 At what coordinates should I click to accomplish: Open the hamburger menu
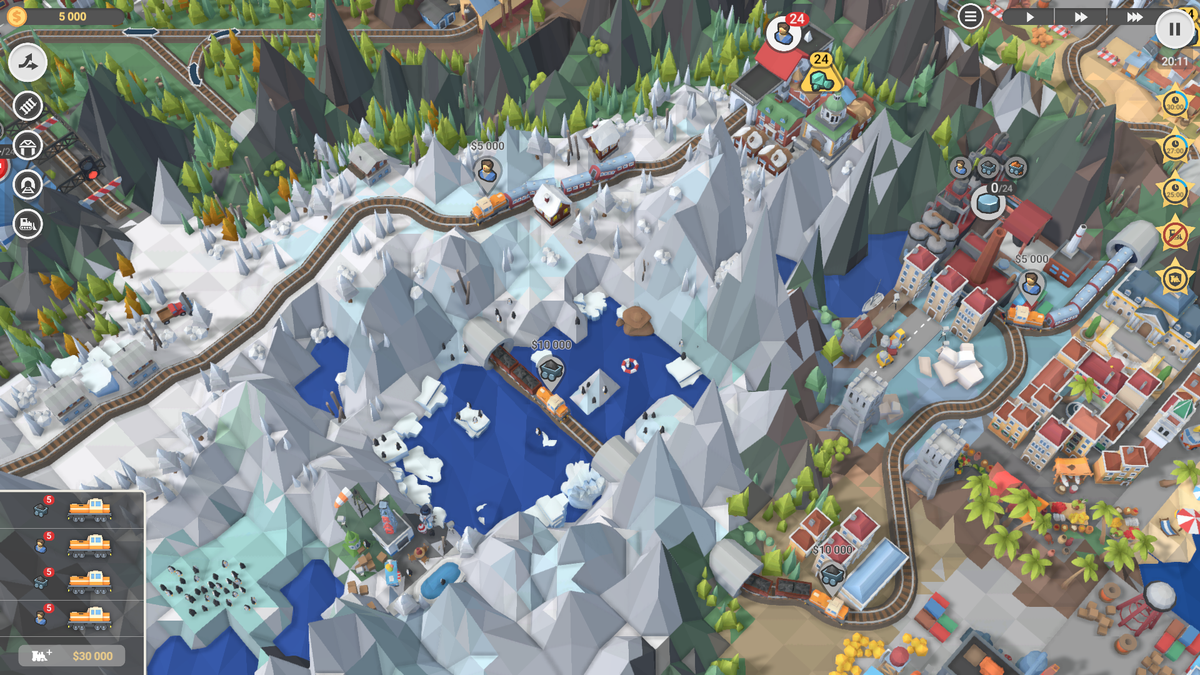[x=971, y=16]
